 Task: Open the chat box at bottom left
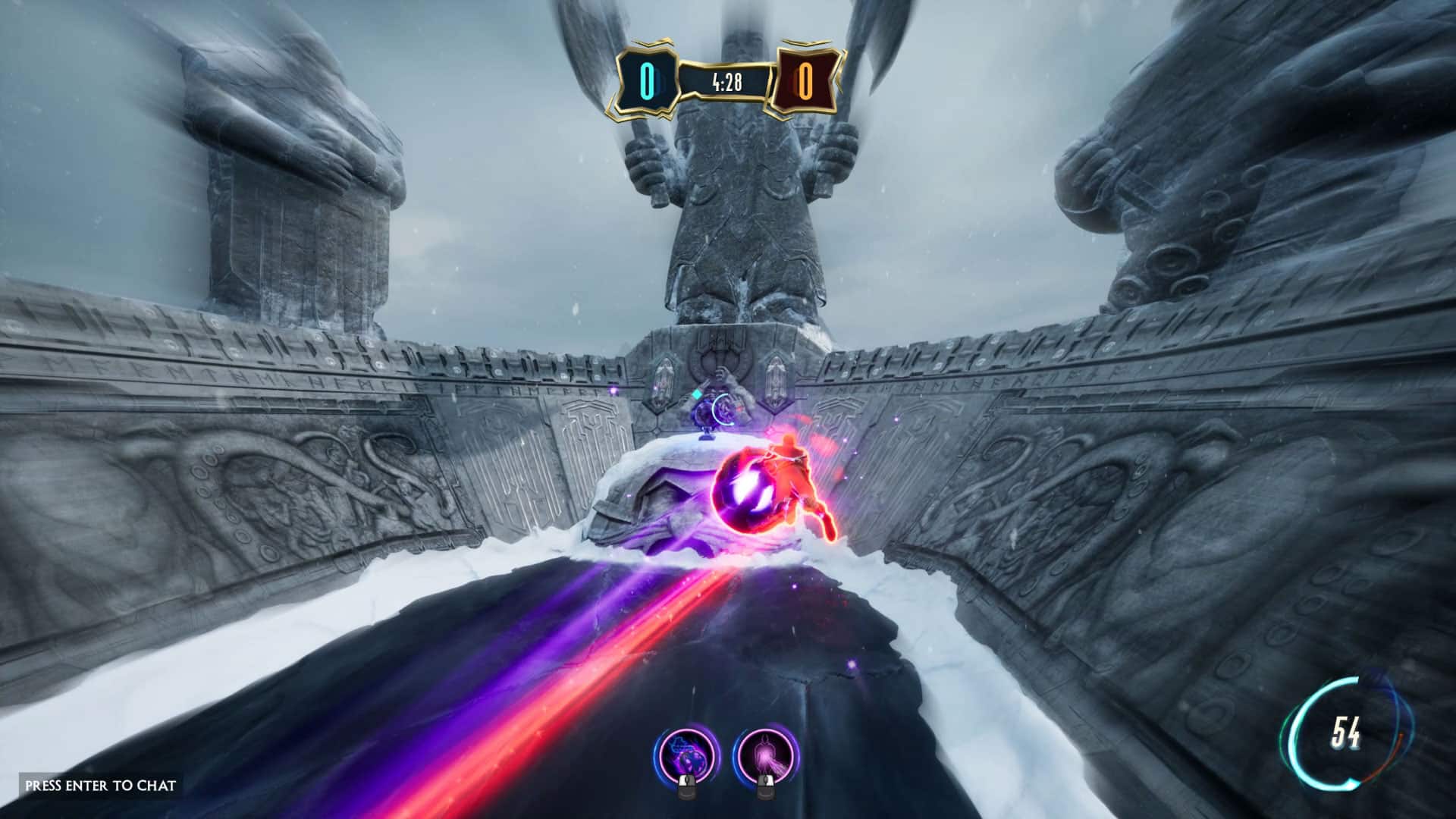(x=100, y=786)
